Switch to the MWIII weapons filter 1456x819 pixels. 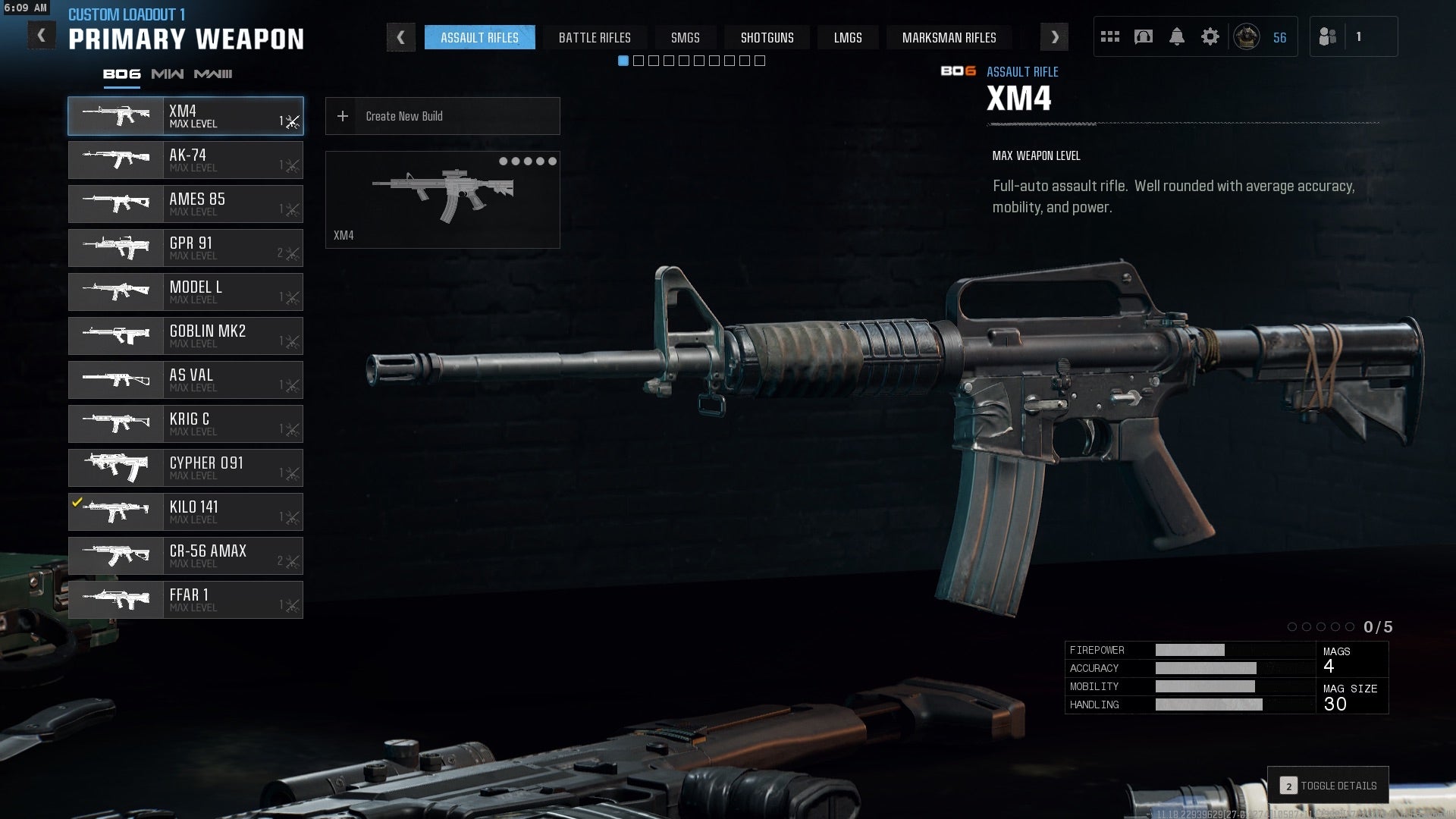213,74
